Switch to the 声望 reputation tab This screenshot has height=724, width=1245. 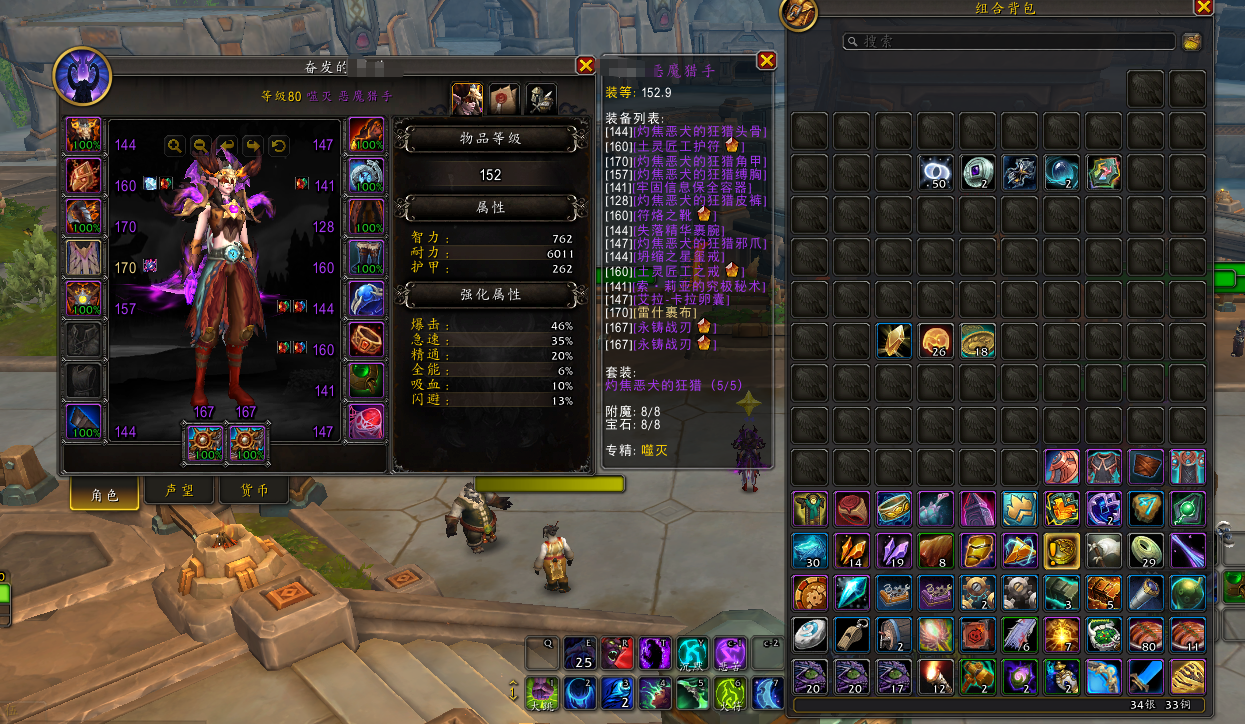coord(180,492)
